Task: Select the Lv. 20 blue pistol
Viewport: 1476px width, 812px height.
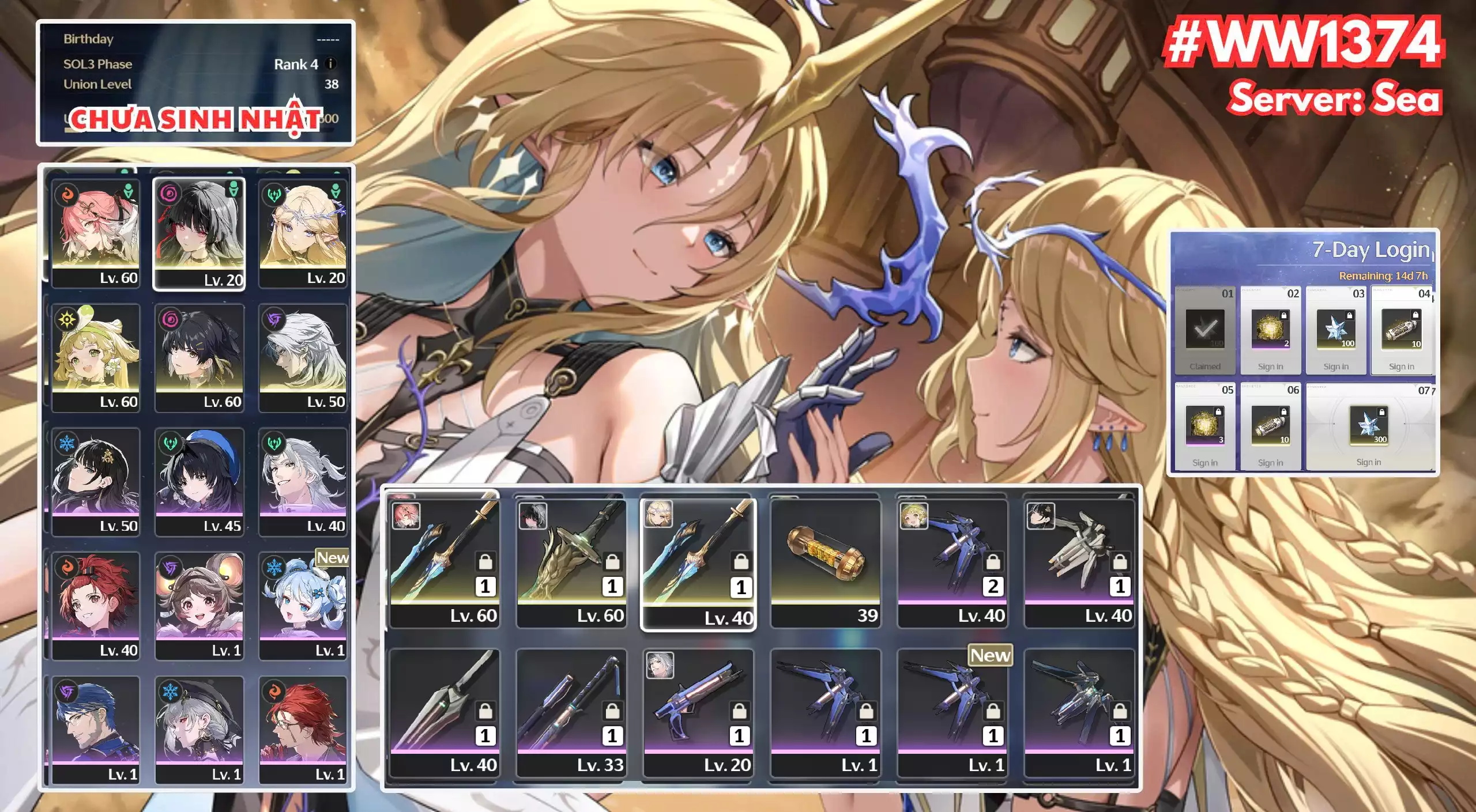Action: [x=698, y=713]
